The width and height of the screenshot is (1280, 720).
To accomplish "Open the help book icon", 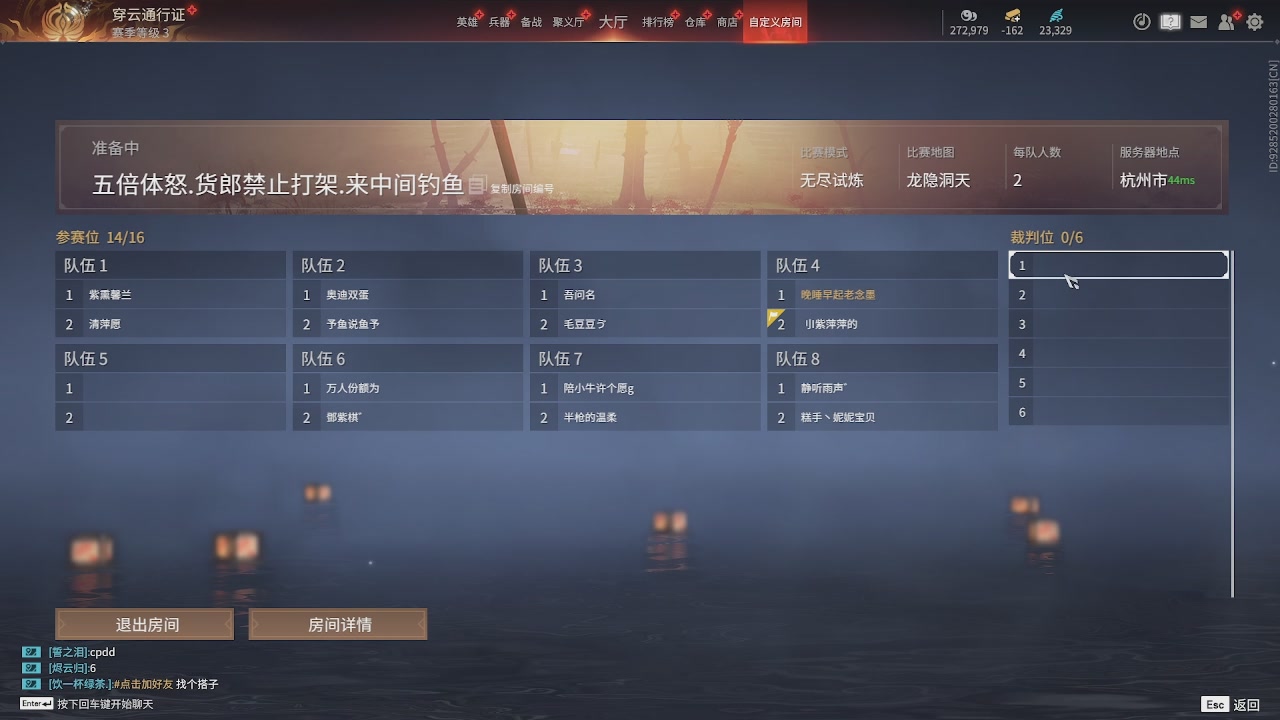I will point(1170,21).
